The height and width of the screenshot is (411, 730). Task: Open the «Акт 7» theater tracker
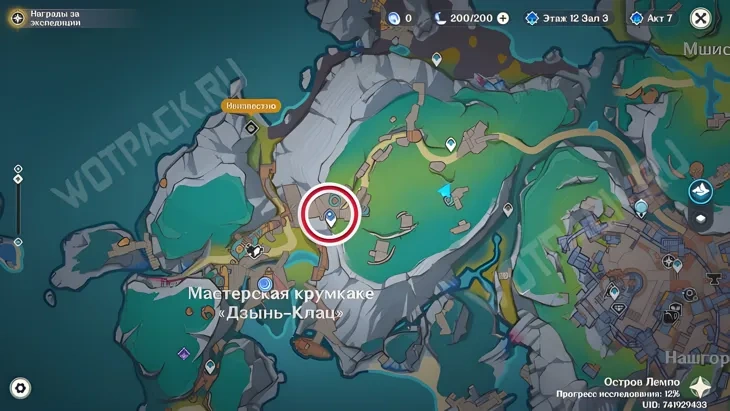(x=655, y=18)
